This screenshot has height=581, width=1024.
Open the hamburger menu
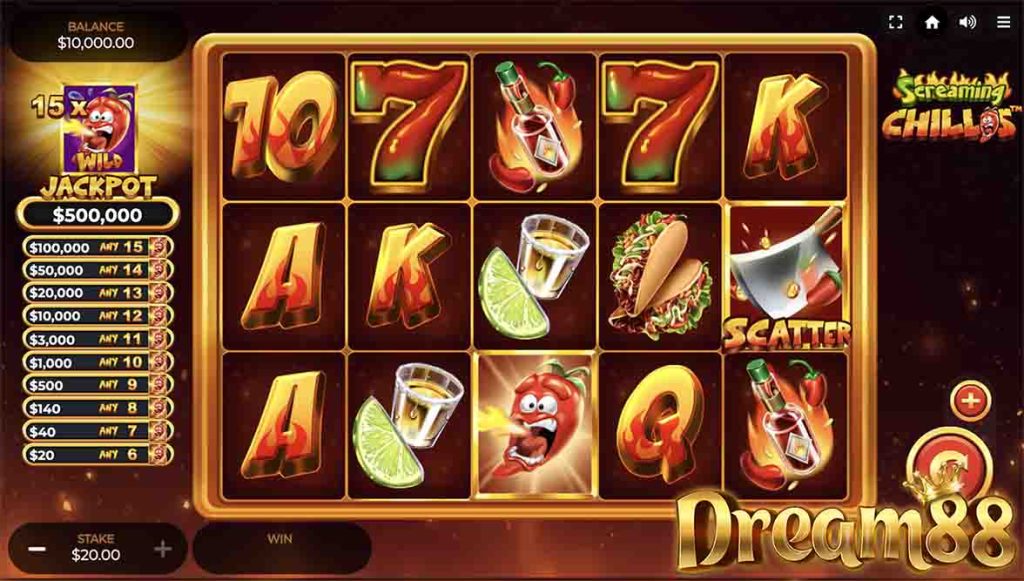1003,22
